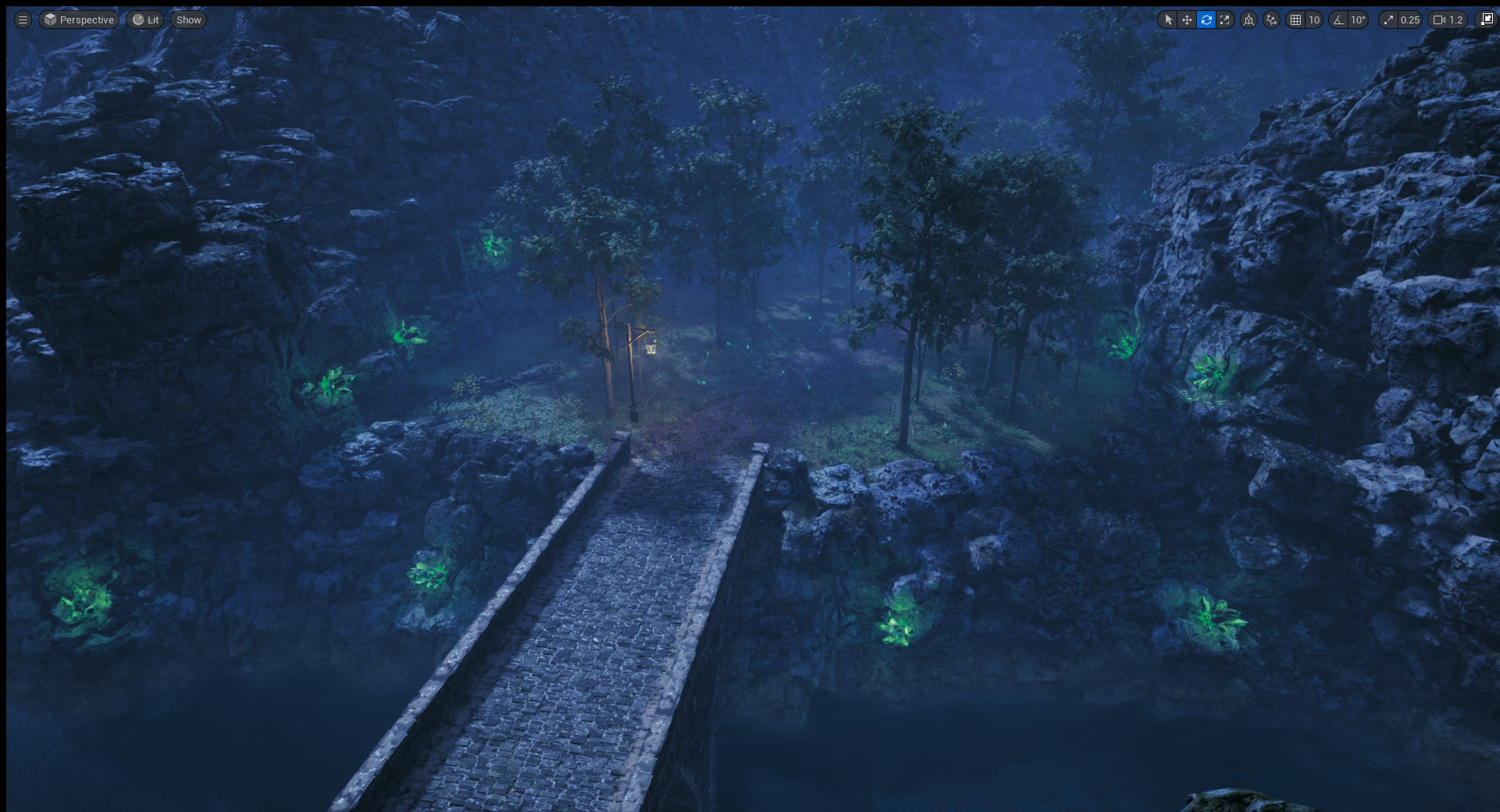Open the Perspective view type dropdown

click(79, 20)
